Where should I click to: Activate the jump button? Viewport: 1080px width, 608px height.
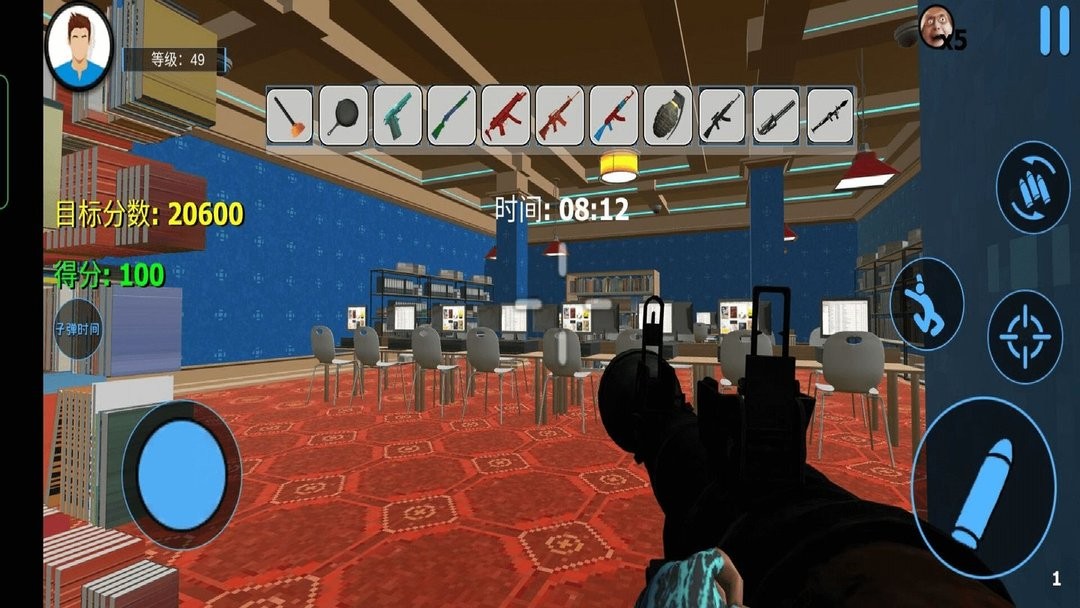click(x=926, y=304)
